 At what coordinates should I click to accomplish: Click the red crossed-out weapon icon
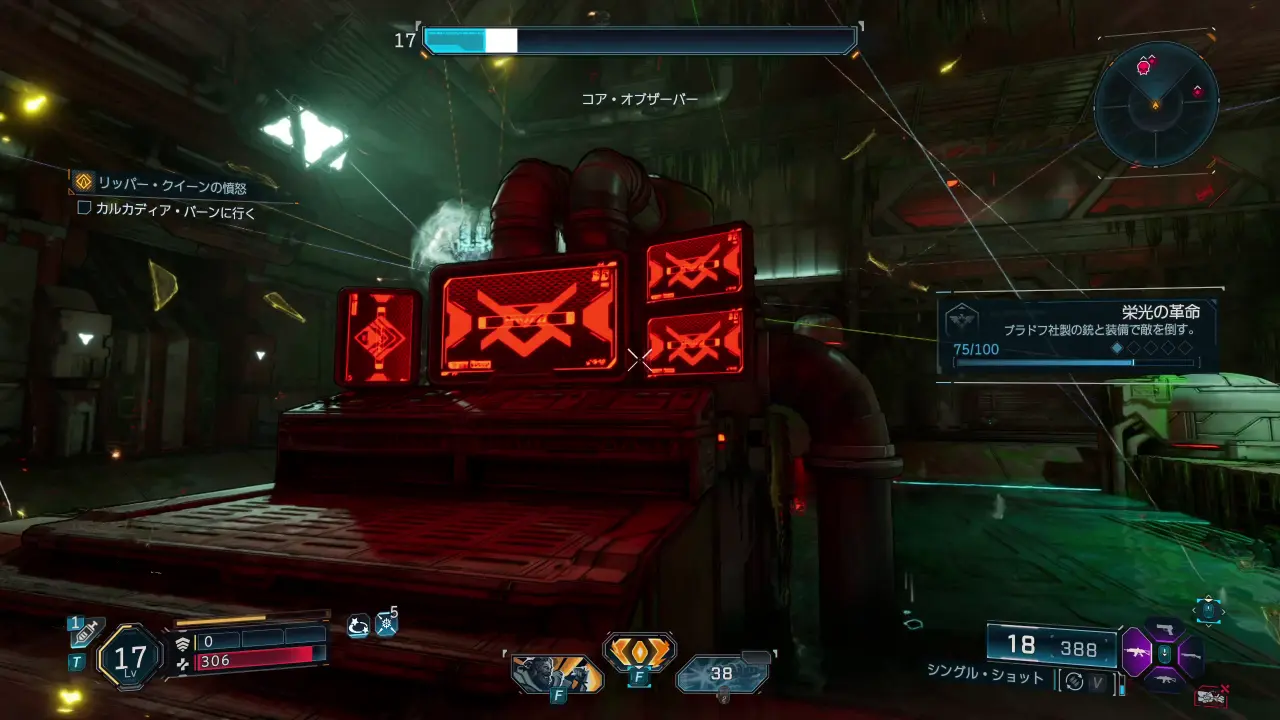coord(1211,694)
